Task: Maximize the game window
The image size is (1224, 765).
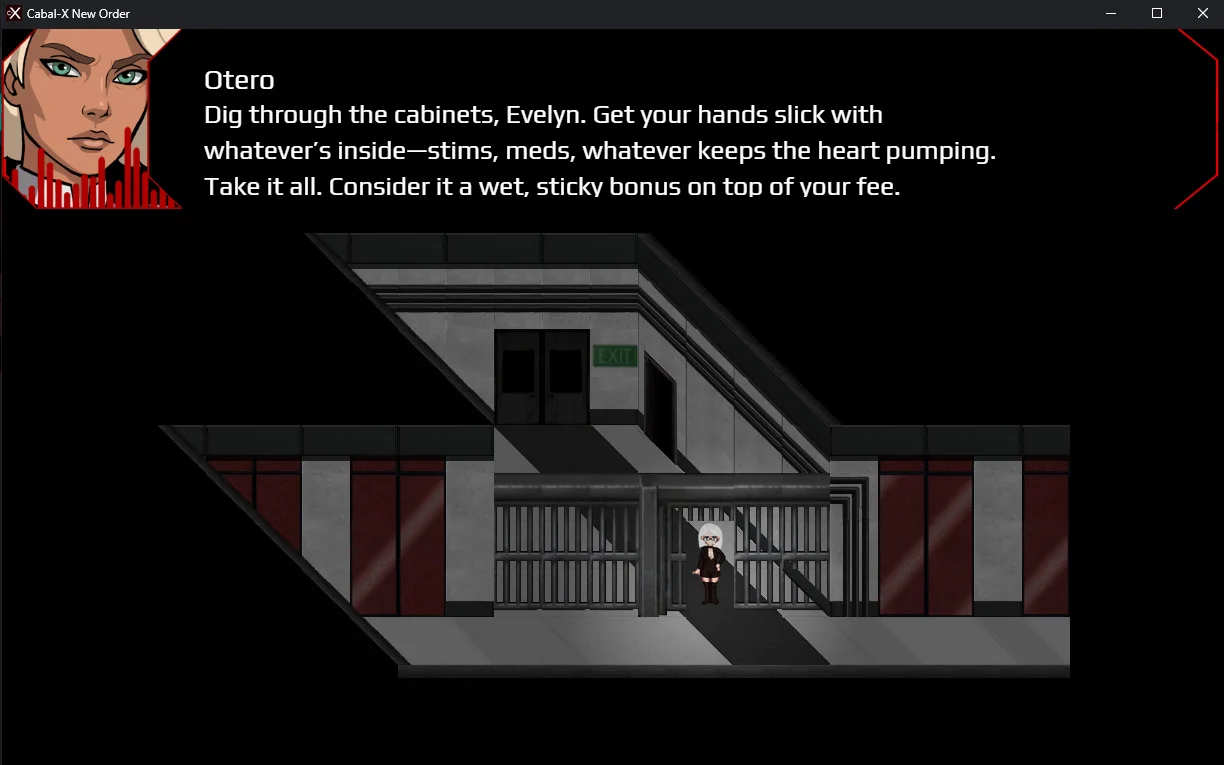Action: tap(1157, 14)
